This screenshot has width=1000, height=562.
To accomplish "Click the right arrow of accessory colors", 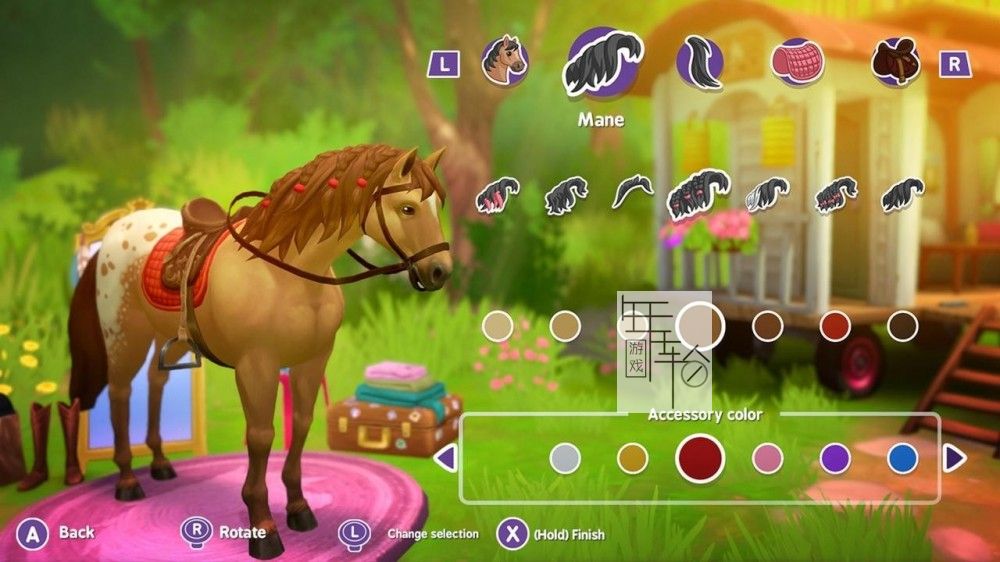I will [x=955, y=458].
